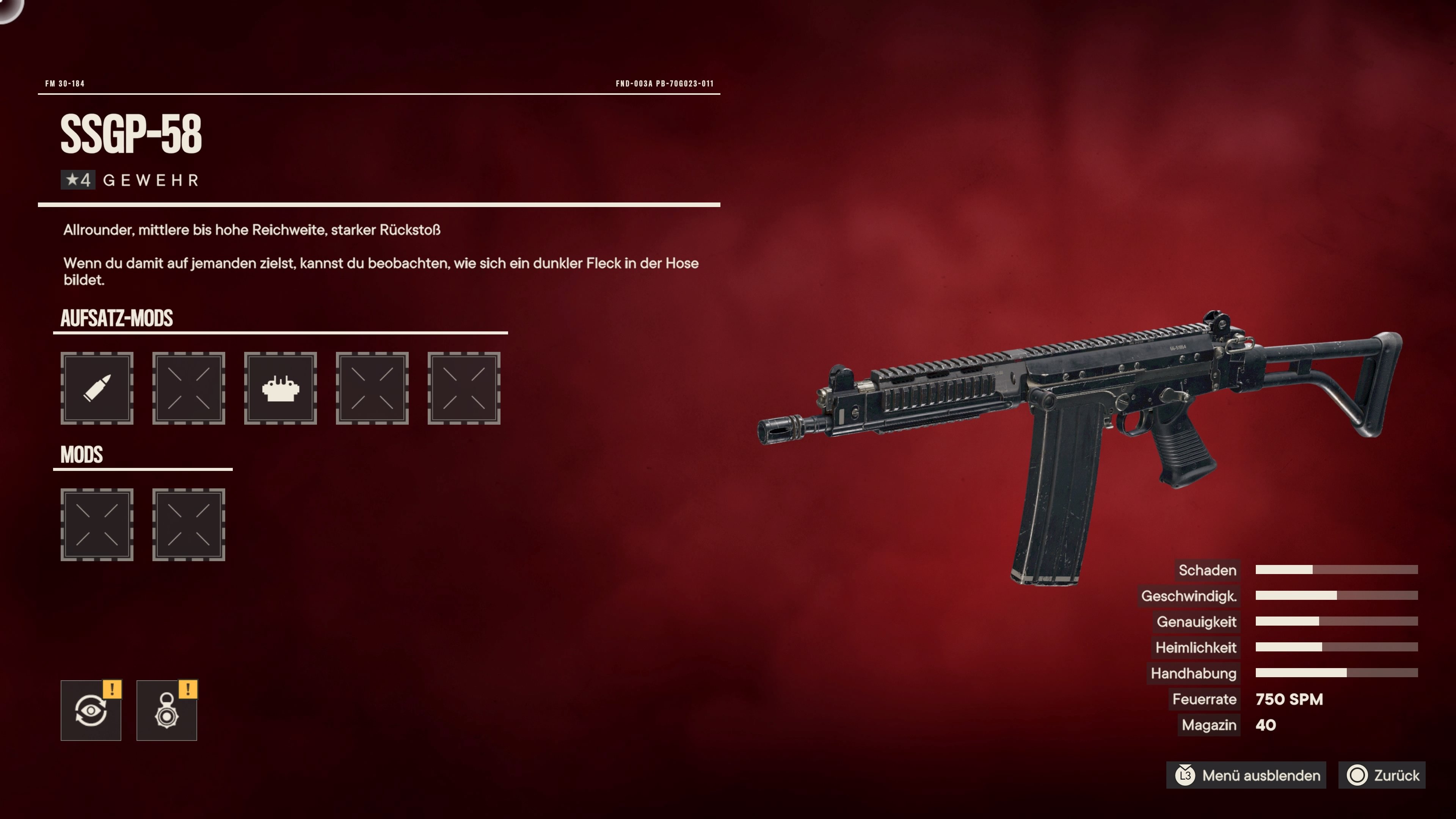The width and height of the screenshot is (1456, 819).
Task: Open the muzzle attachment mod slot
Action: (x=280, y=388)
